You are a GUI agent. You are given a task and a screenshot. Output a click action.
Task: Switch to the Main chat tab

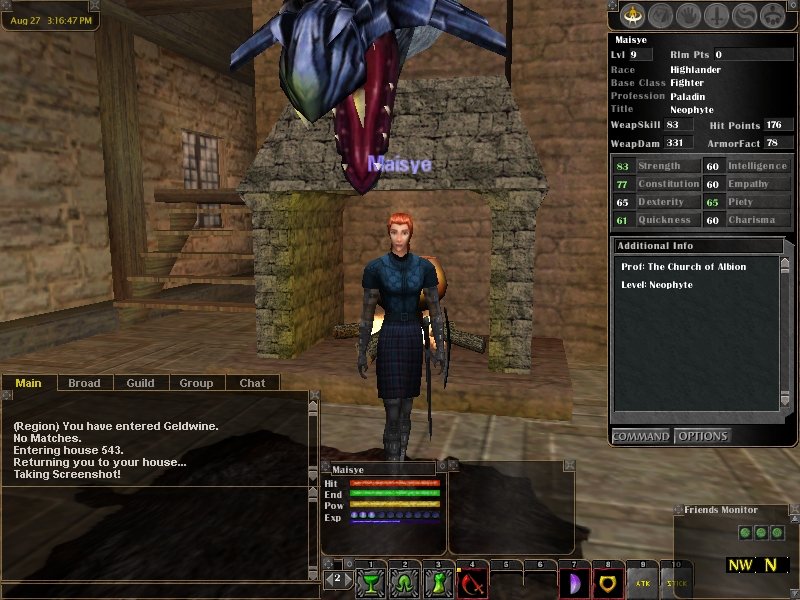point(28,383)
